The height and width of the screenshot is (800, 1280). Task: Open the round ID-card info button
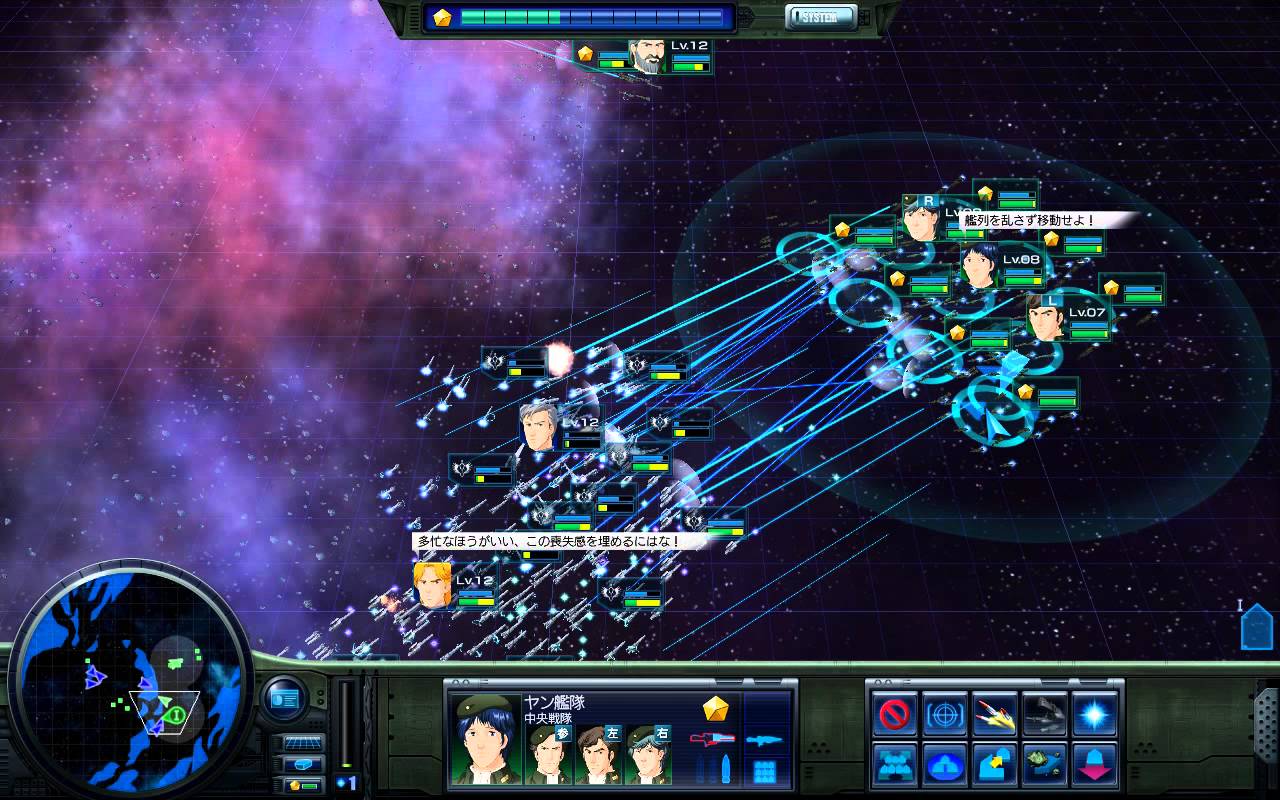tap(283, 698)
